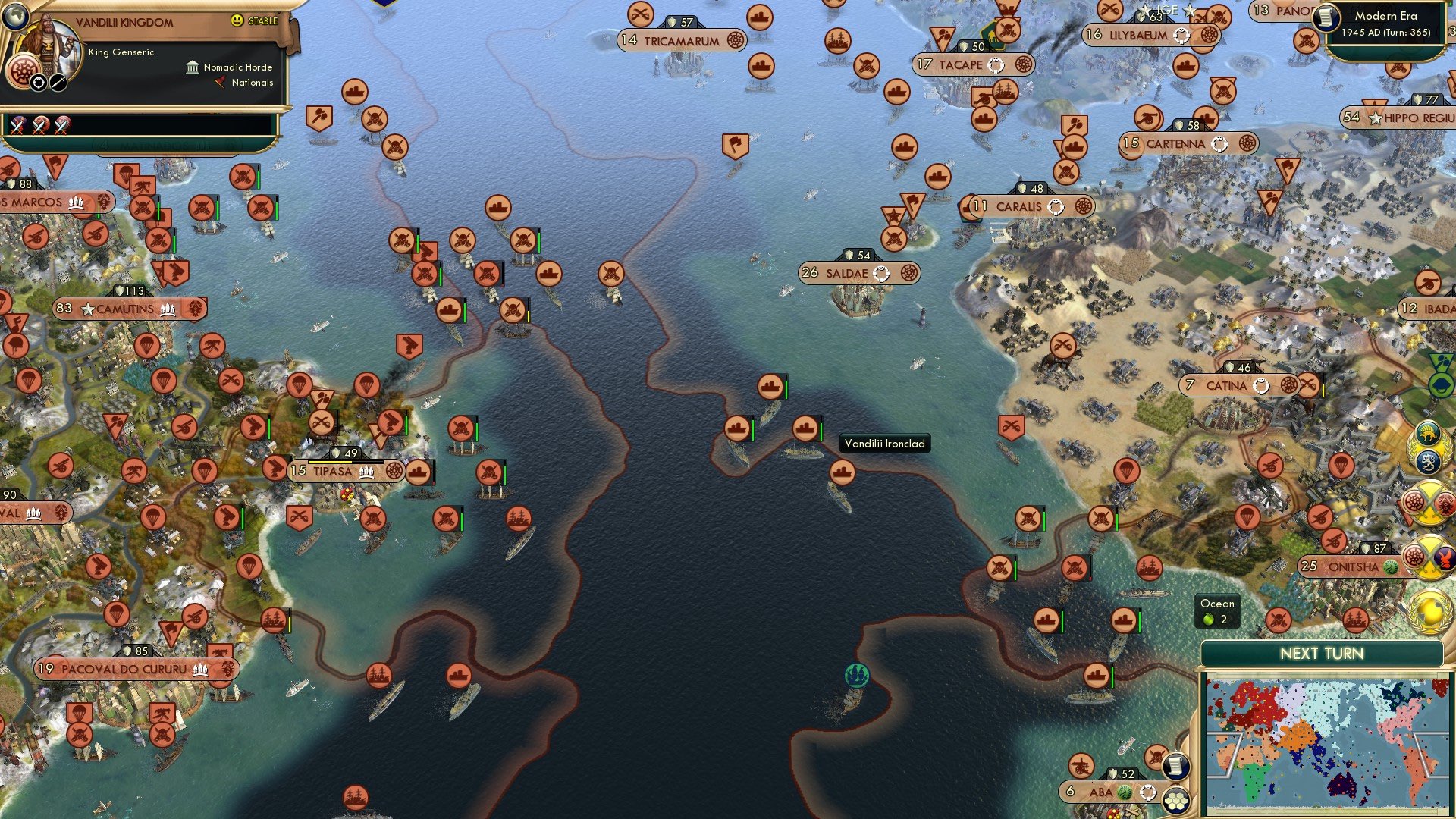The width and height of the screenshot is (1456, 819).
Task: Click the Nomadic Horde government icon
Action: tap(193, 67)
